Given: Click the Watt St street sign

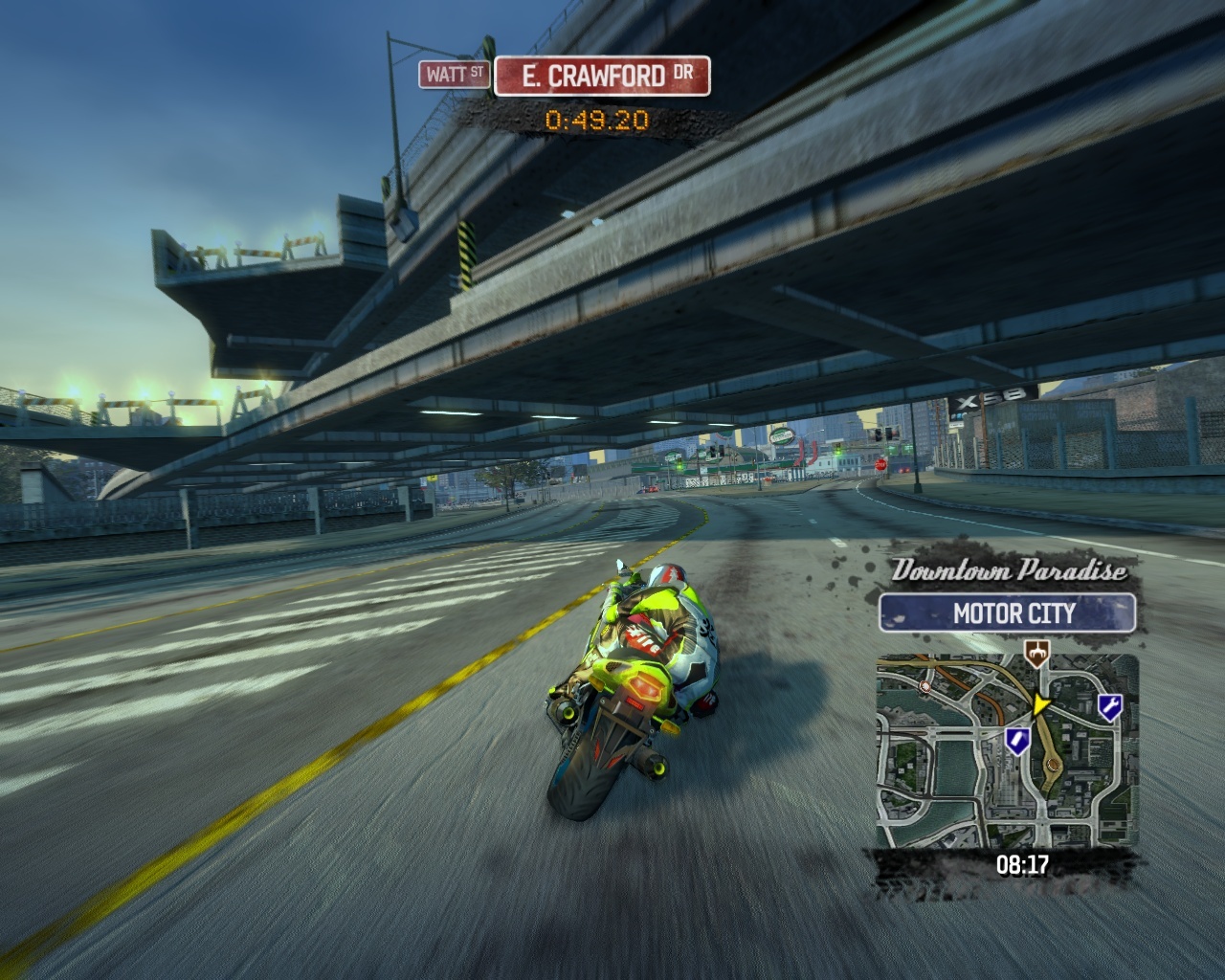Looking at the screenshot, I should click(x=455, y=75).
